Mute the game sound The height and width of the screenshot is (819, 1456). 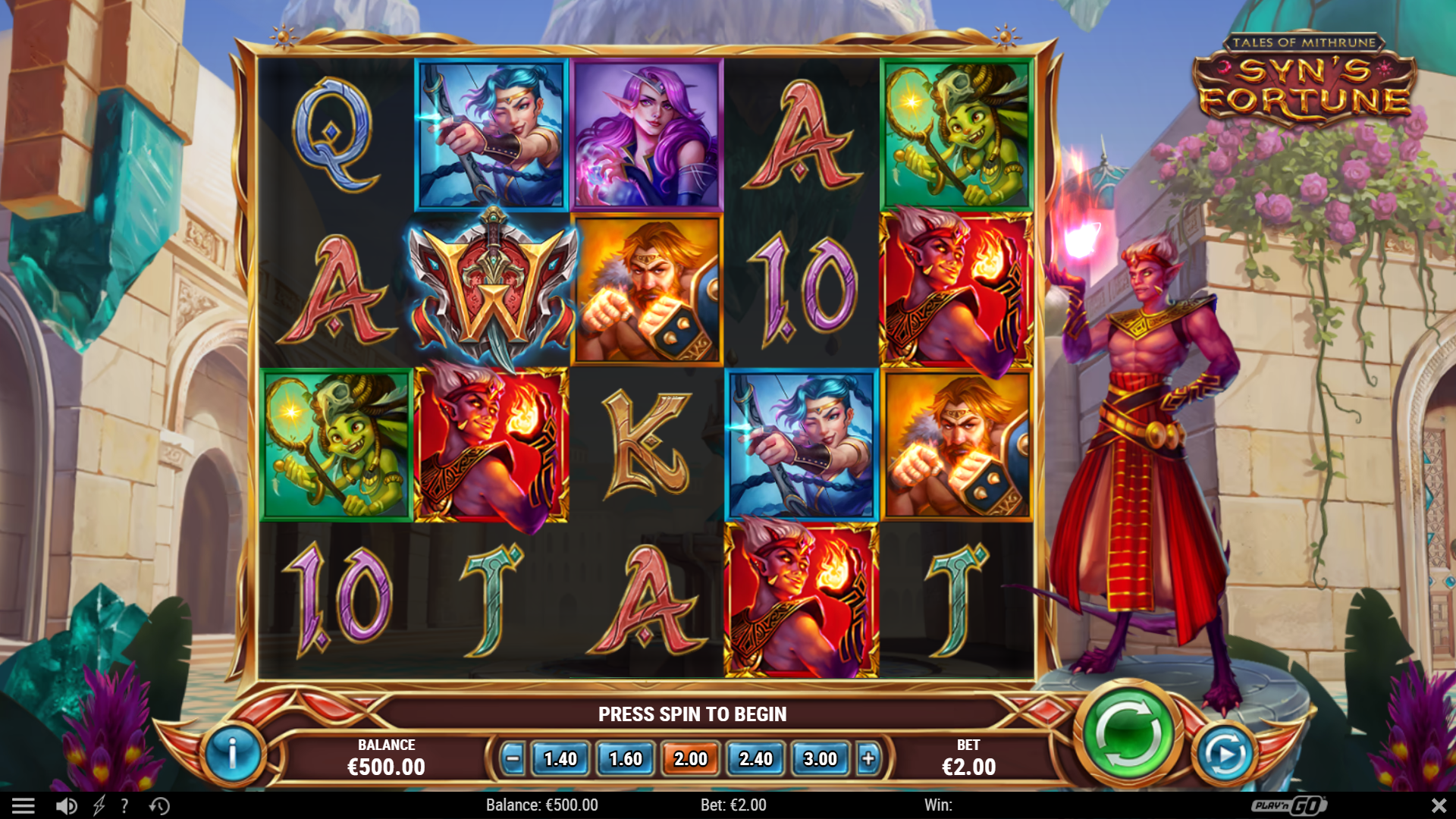point(67,805)
